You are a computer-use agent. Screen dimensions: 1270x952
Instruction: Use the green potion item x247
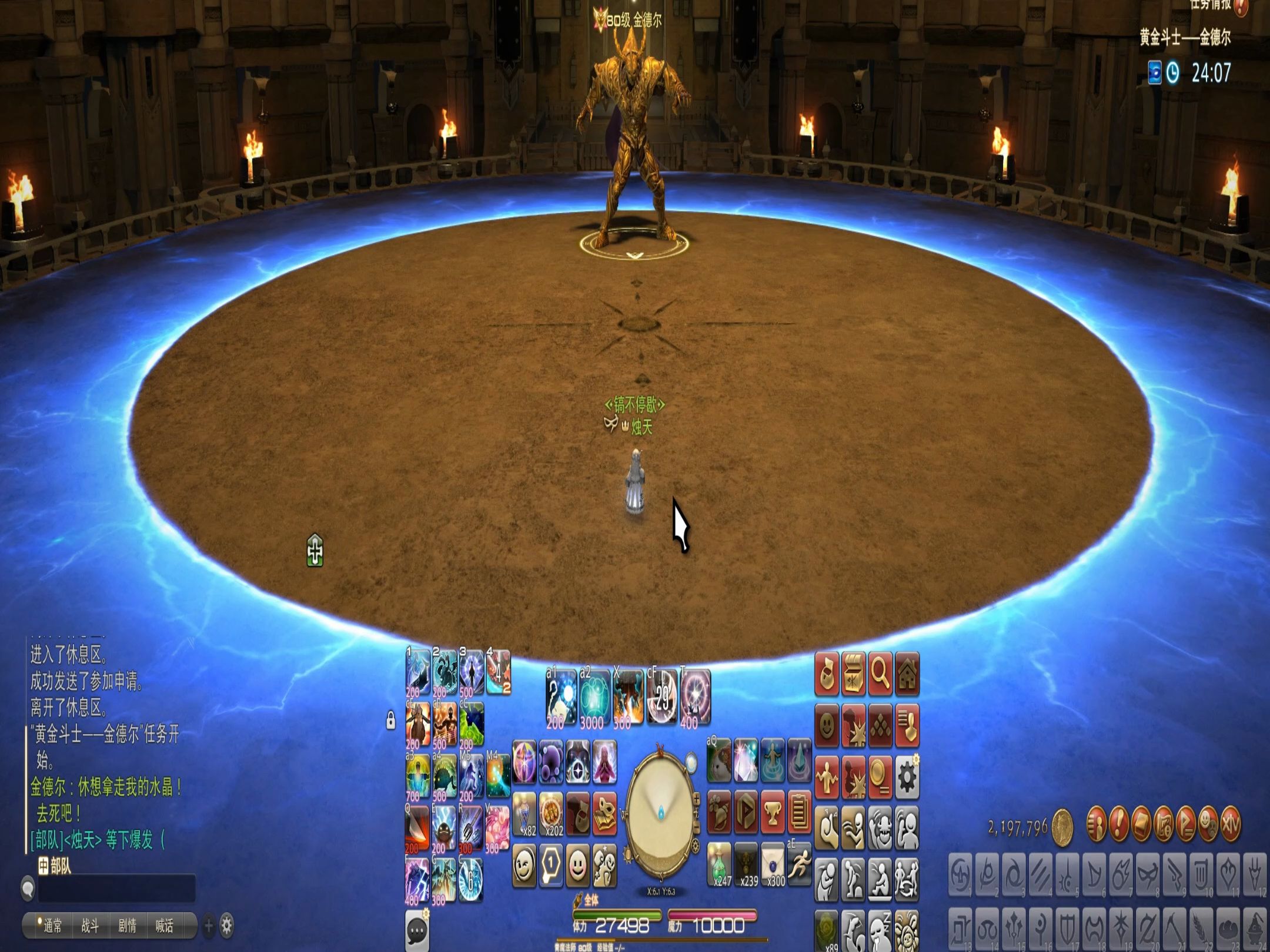click(720, 864)
